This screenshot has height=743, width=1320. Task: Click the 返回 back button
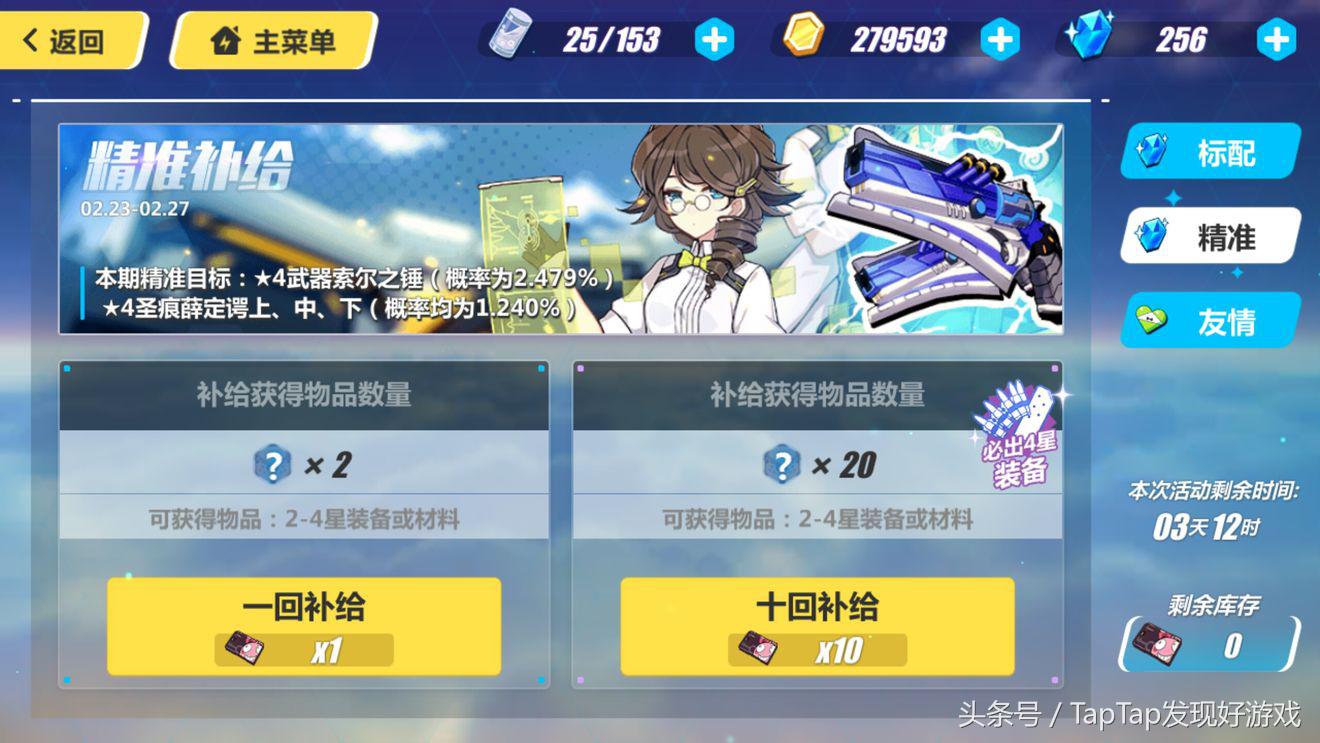65,40
